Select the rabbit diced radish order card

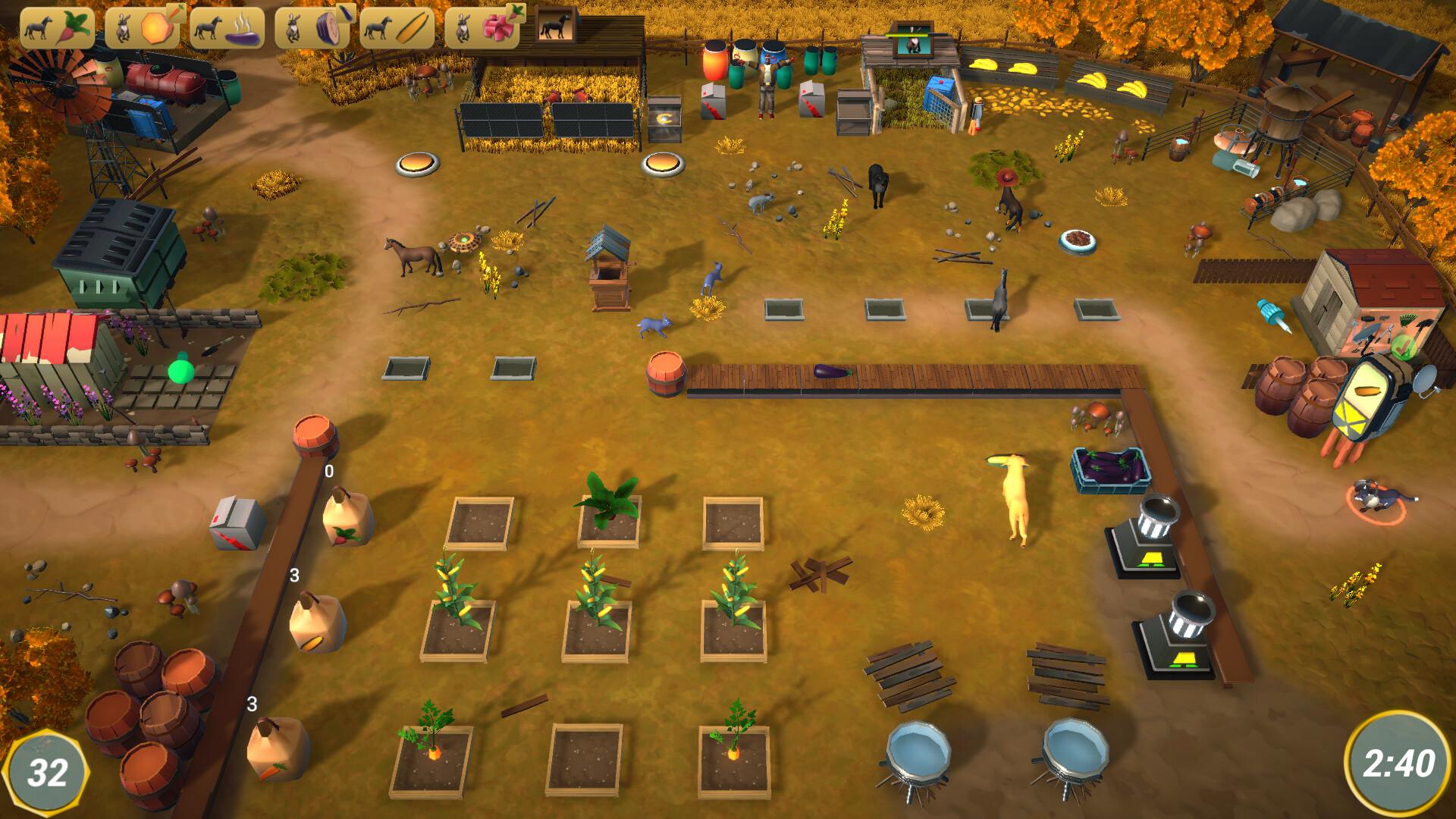point(482,27)
